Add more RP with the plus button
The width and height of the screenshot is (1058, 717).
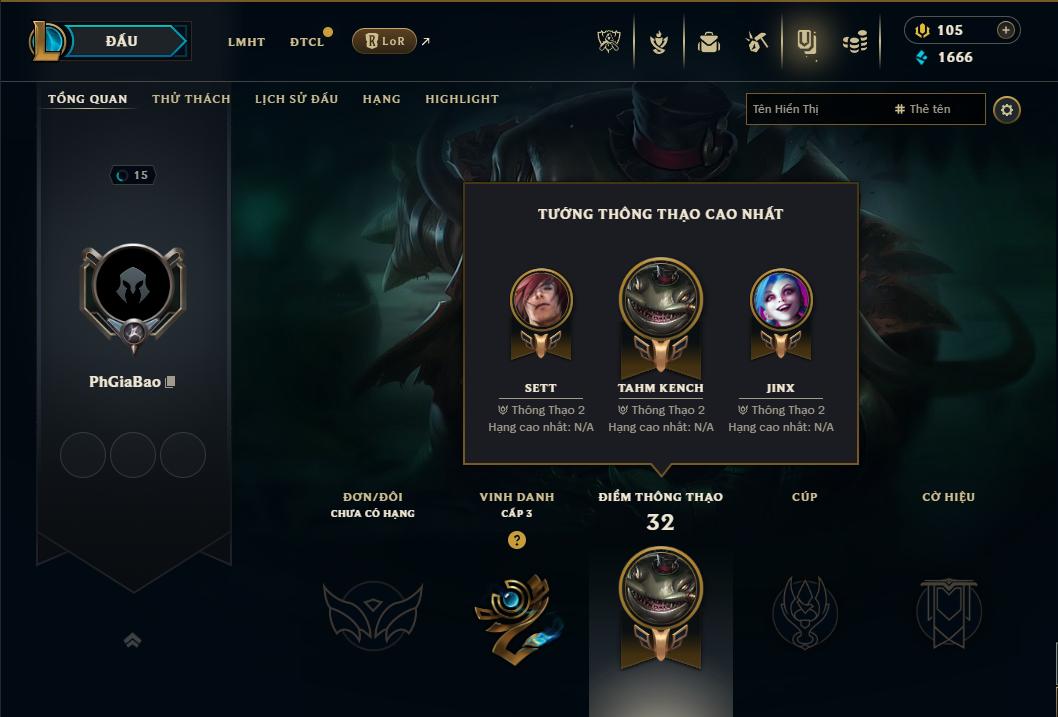coord(1006,30)
